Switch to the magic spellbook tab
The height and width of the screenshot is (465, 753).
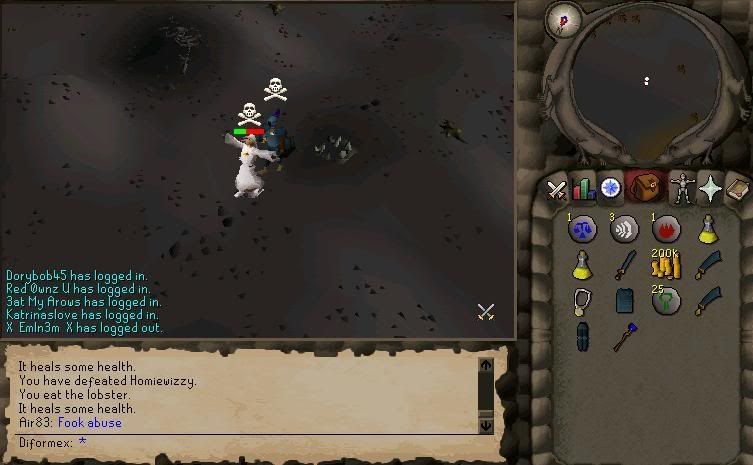(737, 188)
